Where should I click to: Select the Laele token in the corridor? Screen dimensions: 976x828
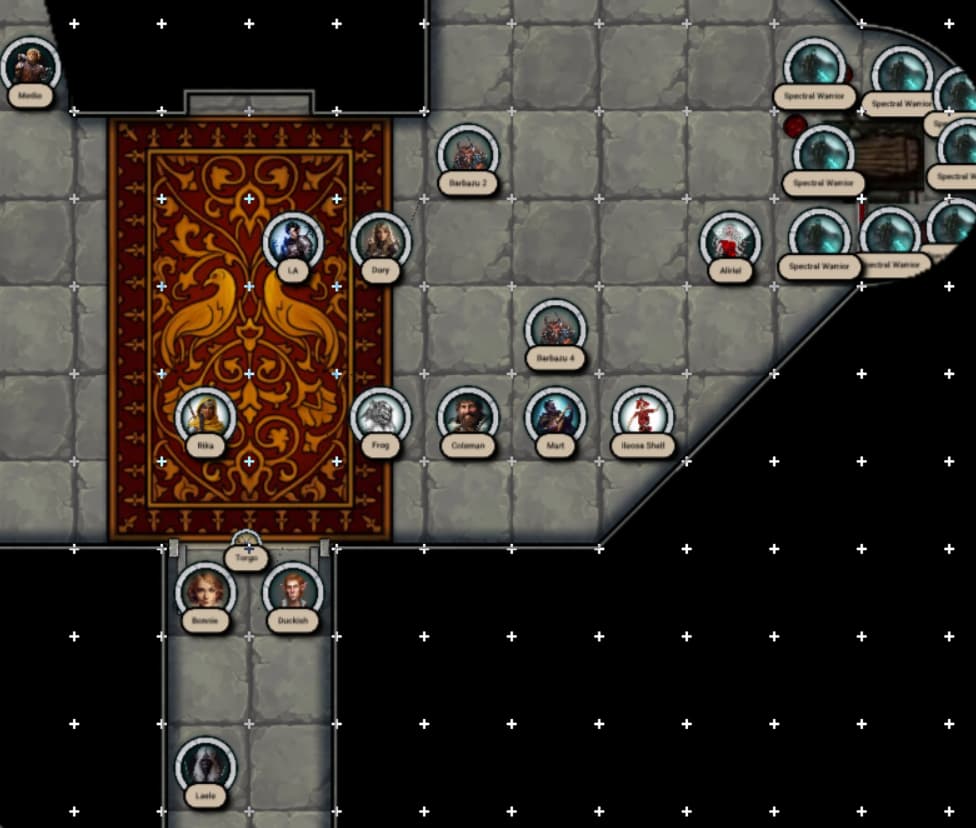click(x=205, y=766)
